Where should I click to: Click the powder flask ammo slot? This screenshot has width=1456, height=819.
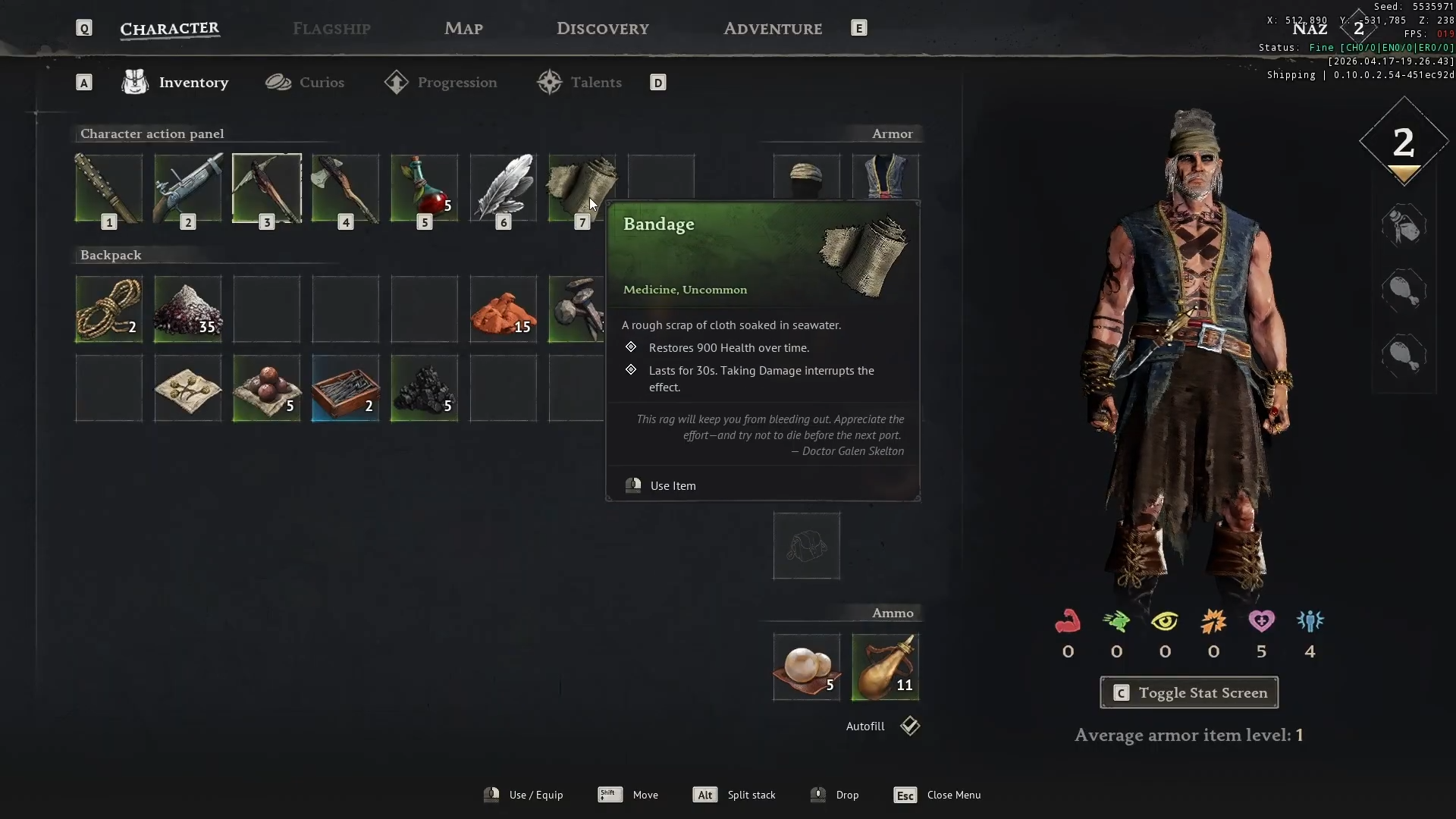tap(885, 667)
